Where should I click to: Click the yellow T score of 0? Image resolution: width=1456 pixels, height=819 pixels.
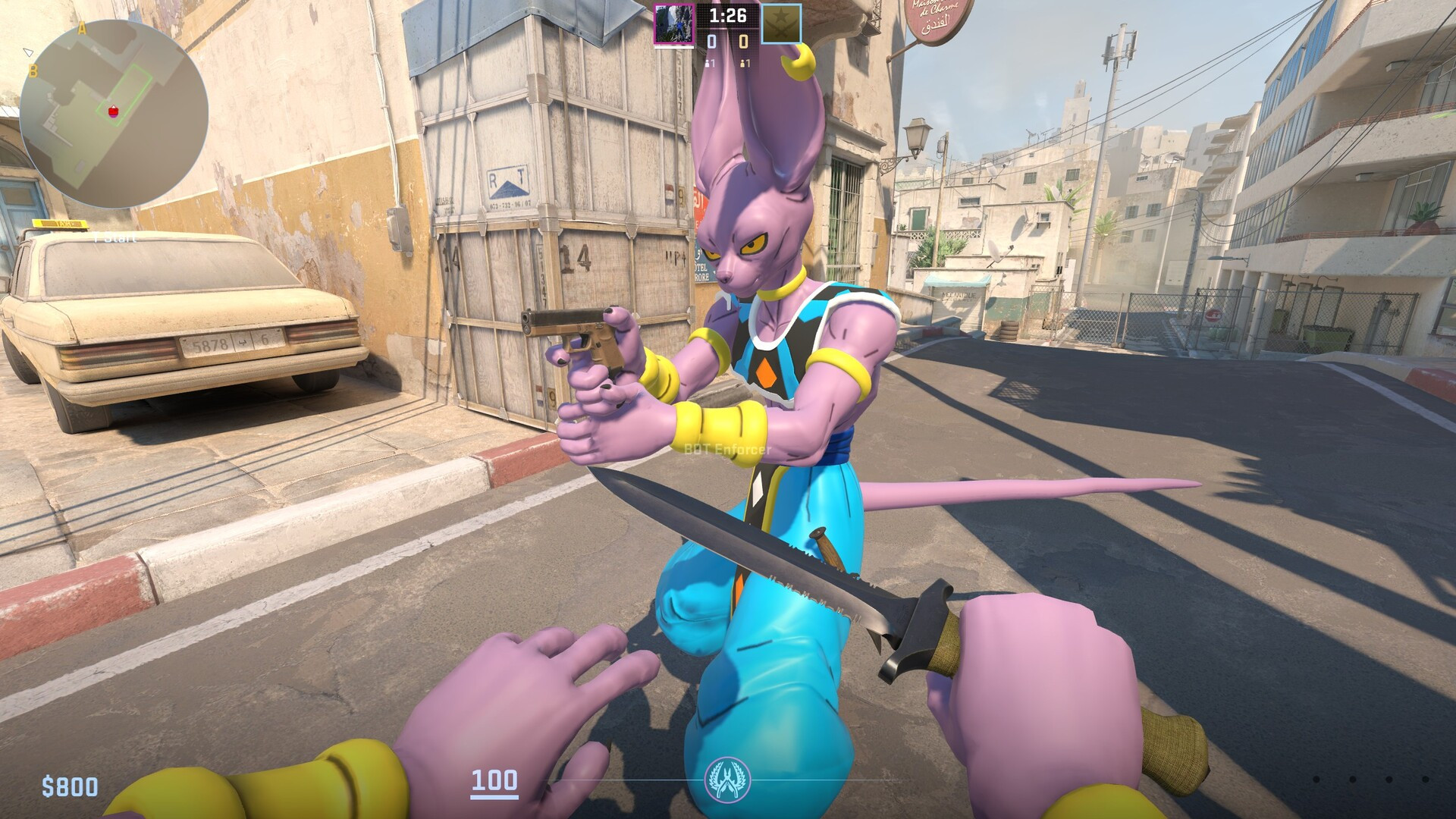point(744,42)
